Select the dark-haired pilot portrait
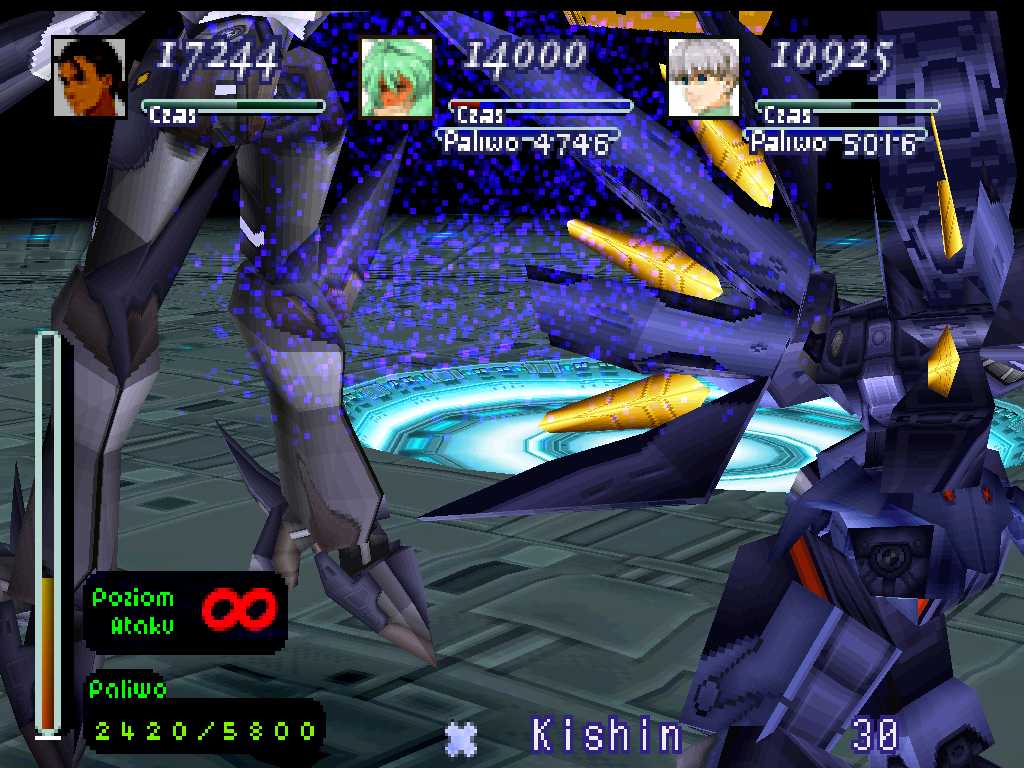Screen dimensions: 1024x768 89,78
